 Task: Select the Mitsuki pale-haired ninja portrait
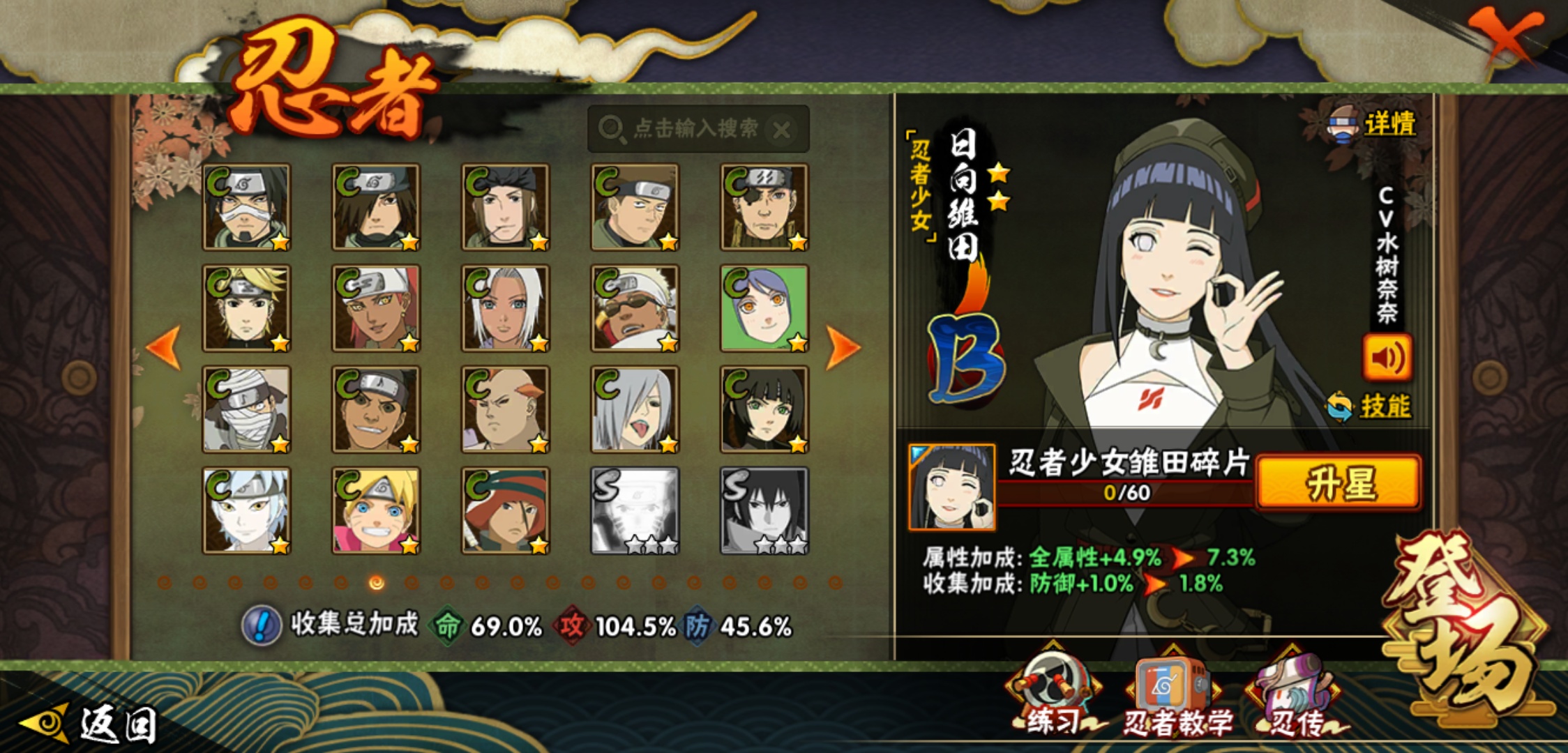tap(246, 510)
